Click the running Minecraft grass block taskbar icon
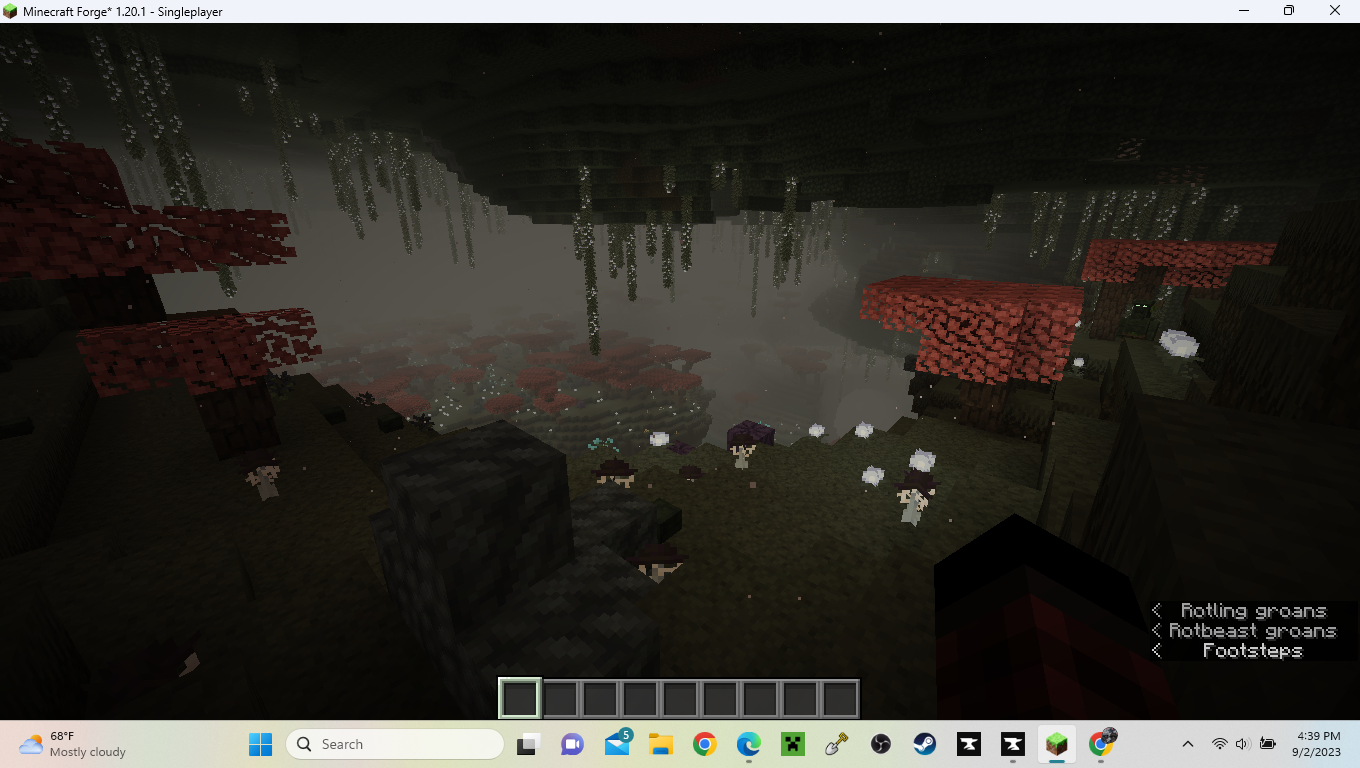Viewport: 1360px width, 768px height. 1055,744
